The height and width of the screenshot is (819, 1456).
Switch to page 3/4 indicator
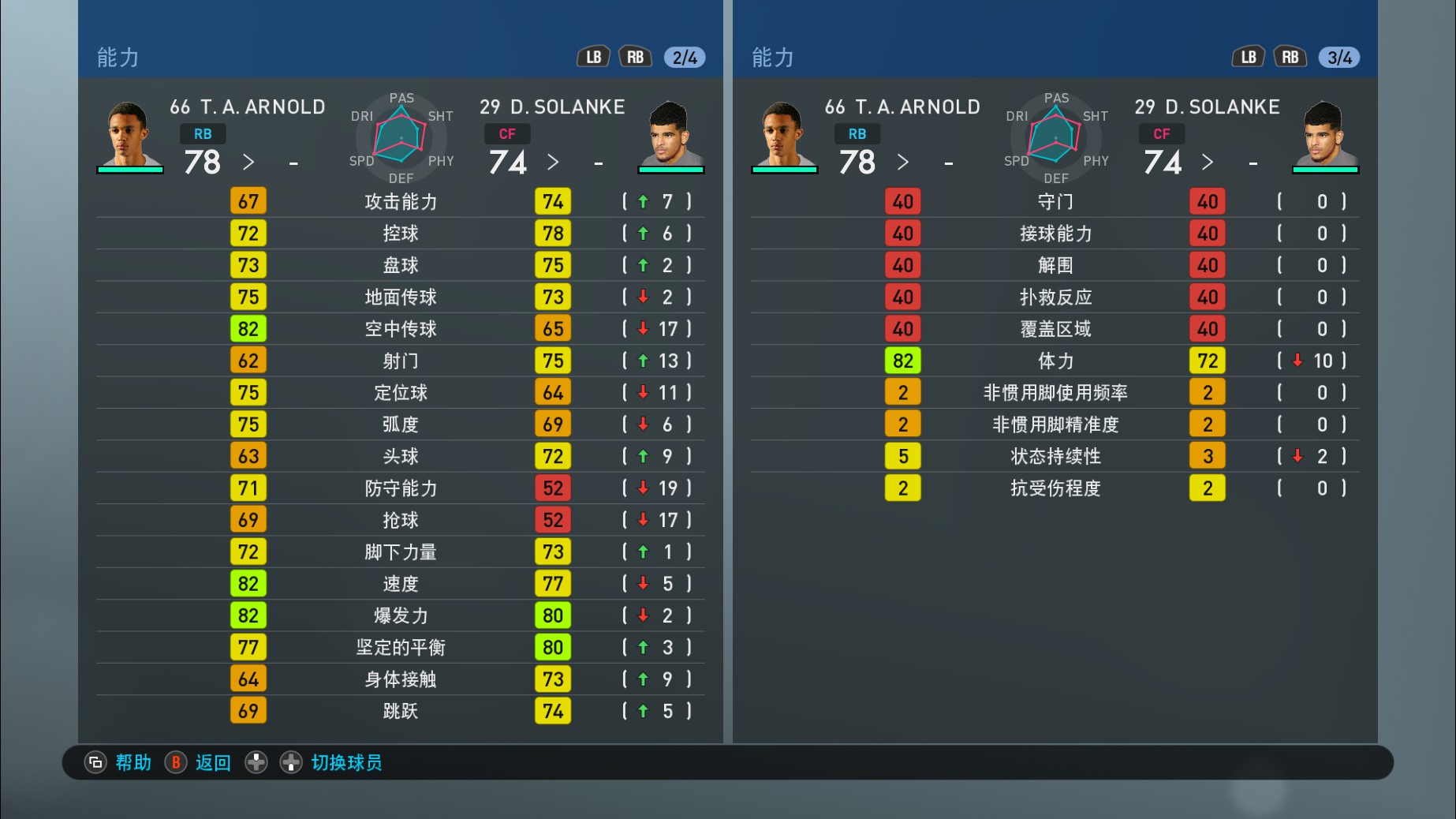pos(1339,56)
